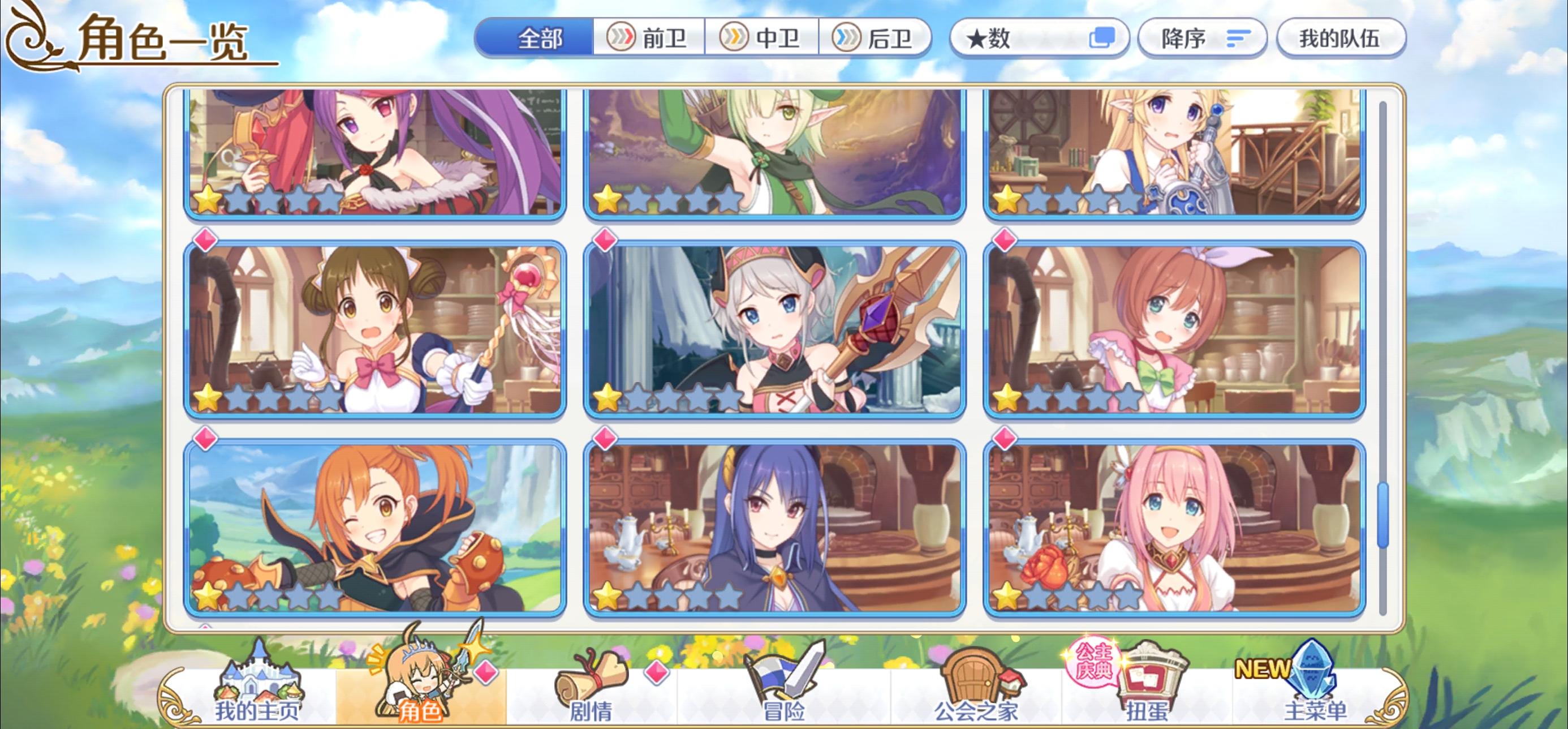This screenshot has width=1568, height=729.
Task: Open the ★数 star count filter
Action: (x=1035, y=38)
